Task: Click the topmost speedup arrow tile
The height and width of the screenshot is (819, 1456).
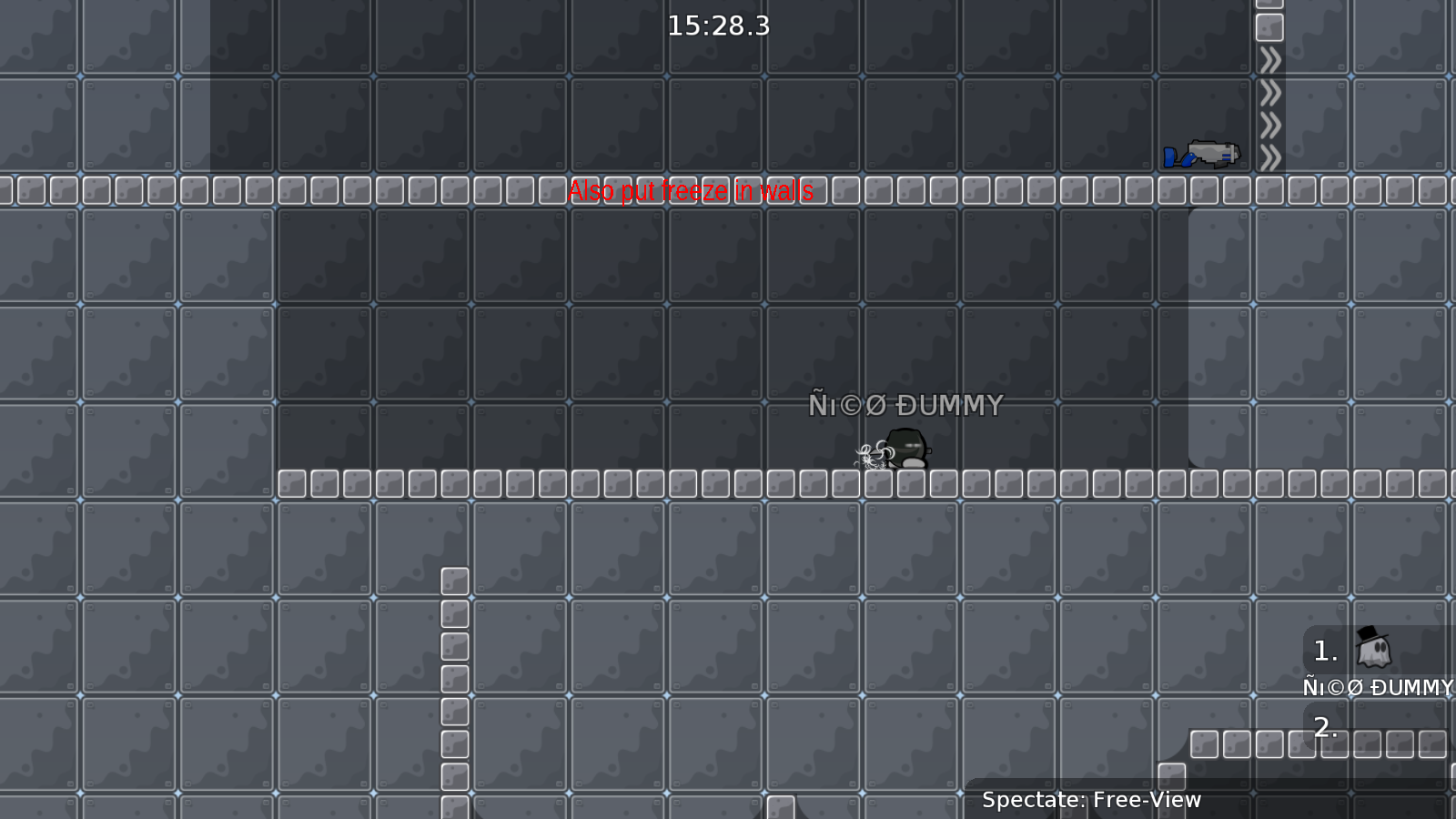Action: (x=1271, y=59)
